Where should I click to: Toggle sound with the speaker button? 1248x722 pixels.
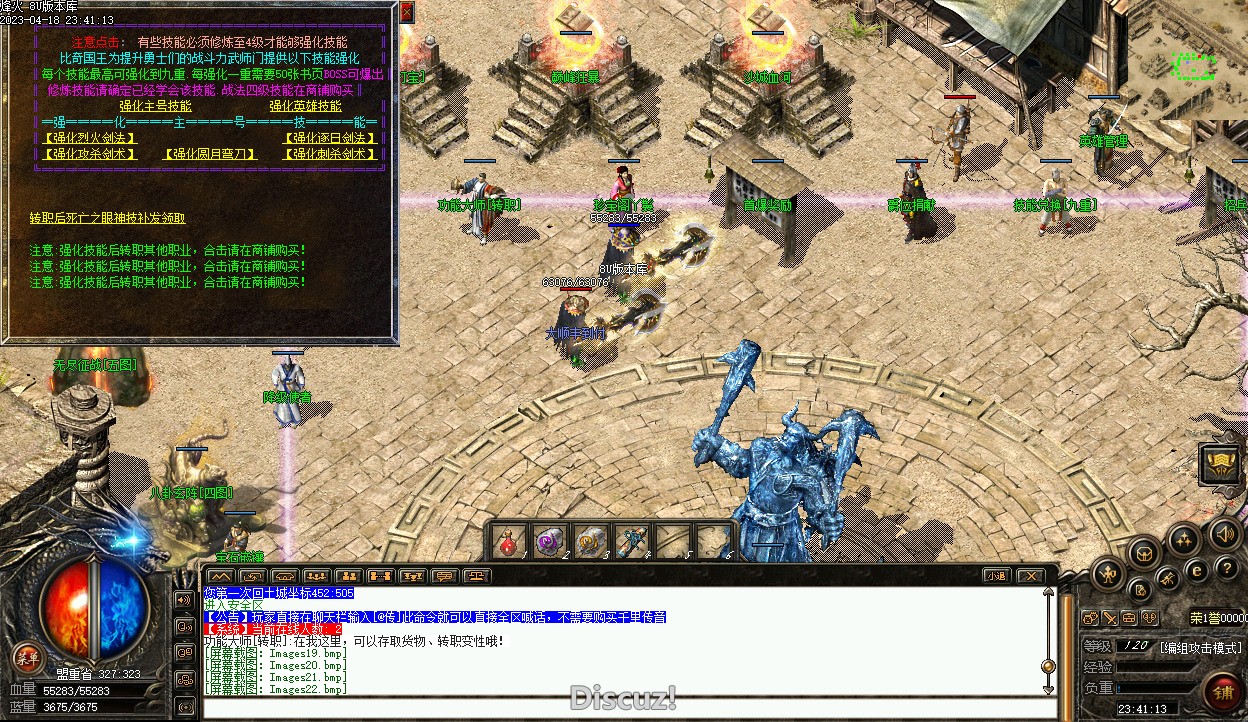click(1223, 533)
